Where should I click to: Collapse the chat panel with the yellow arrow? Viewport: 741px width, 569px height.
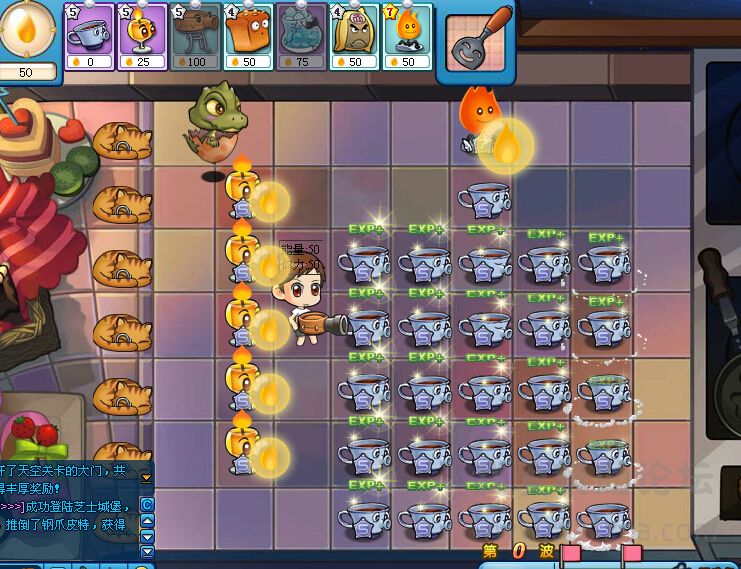tap(146, 477)
